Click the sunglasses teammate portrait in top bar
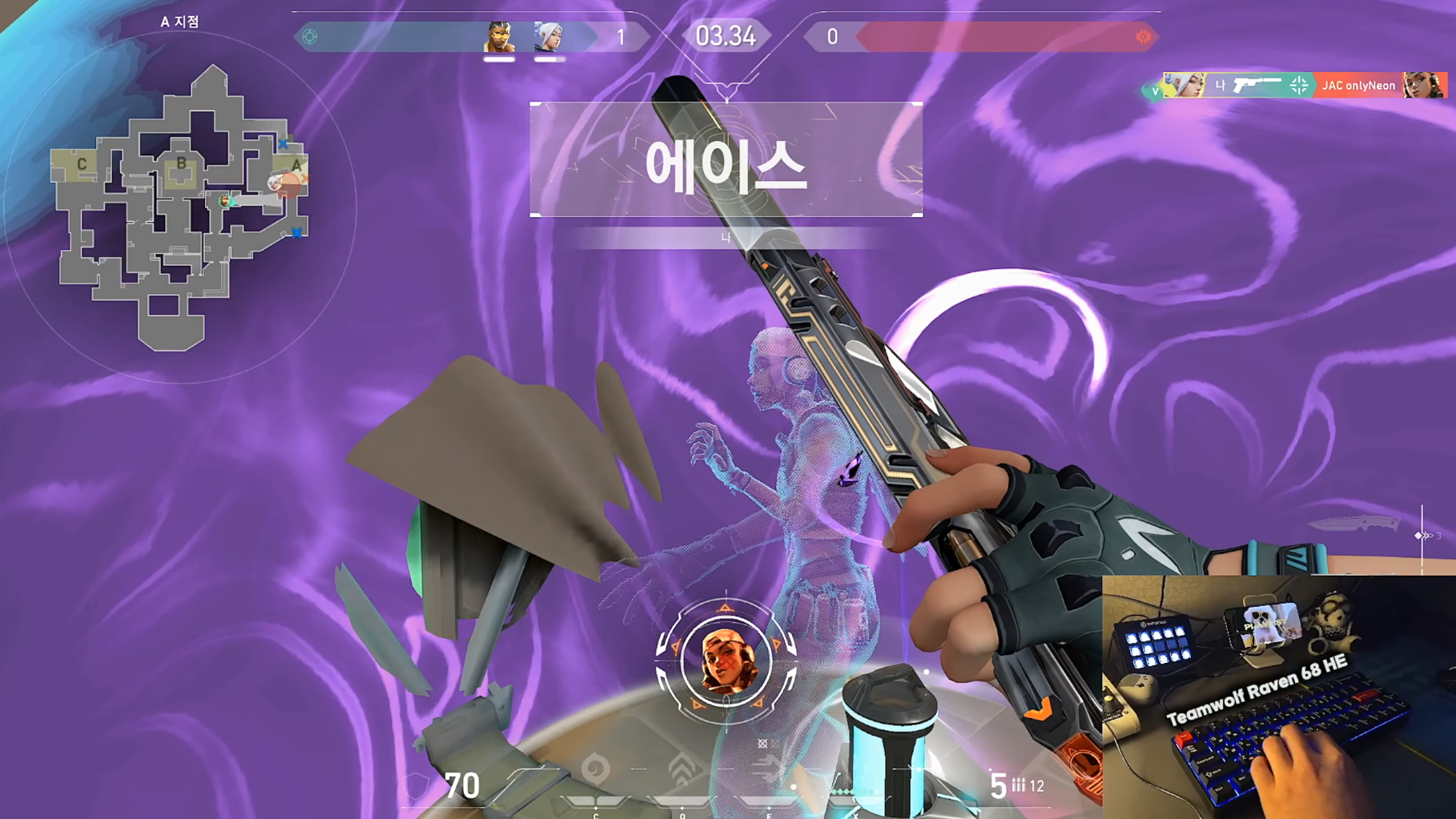This screenshot has width=1456, height=819. click(498, 37)
